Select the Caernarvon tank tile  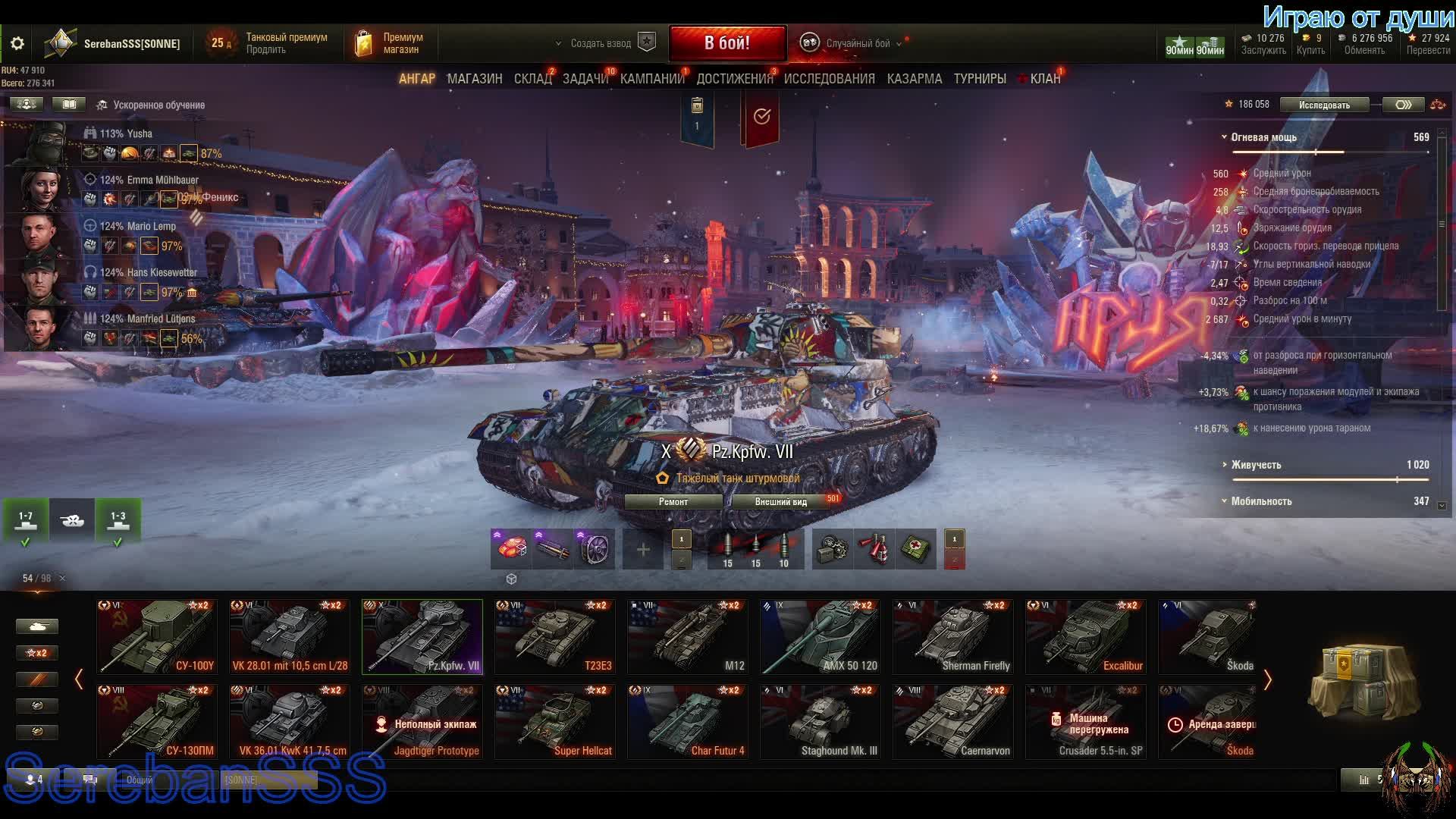coord(953,721)
